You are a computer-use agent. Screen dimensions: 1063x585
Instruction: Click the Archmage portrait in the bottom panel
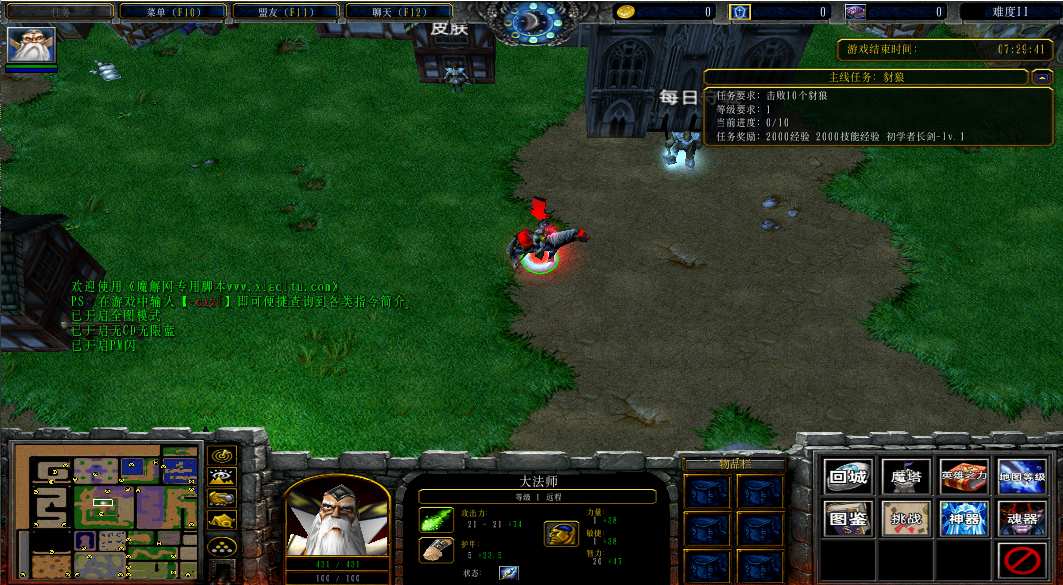(x=337, y=518)
